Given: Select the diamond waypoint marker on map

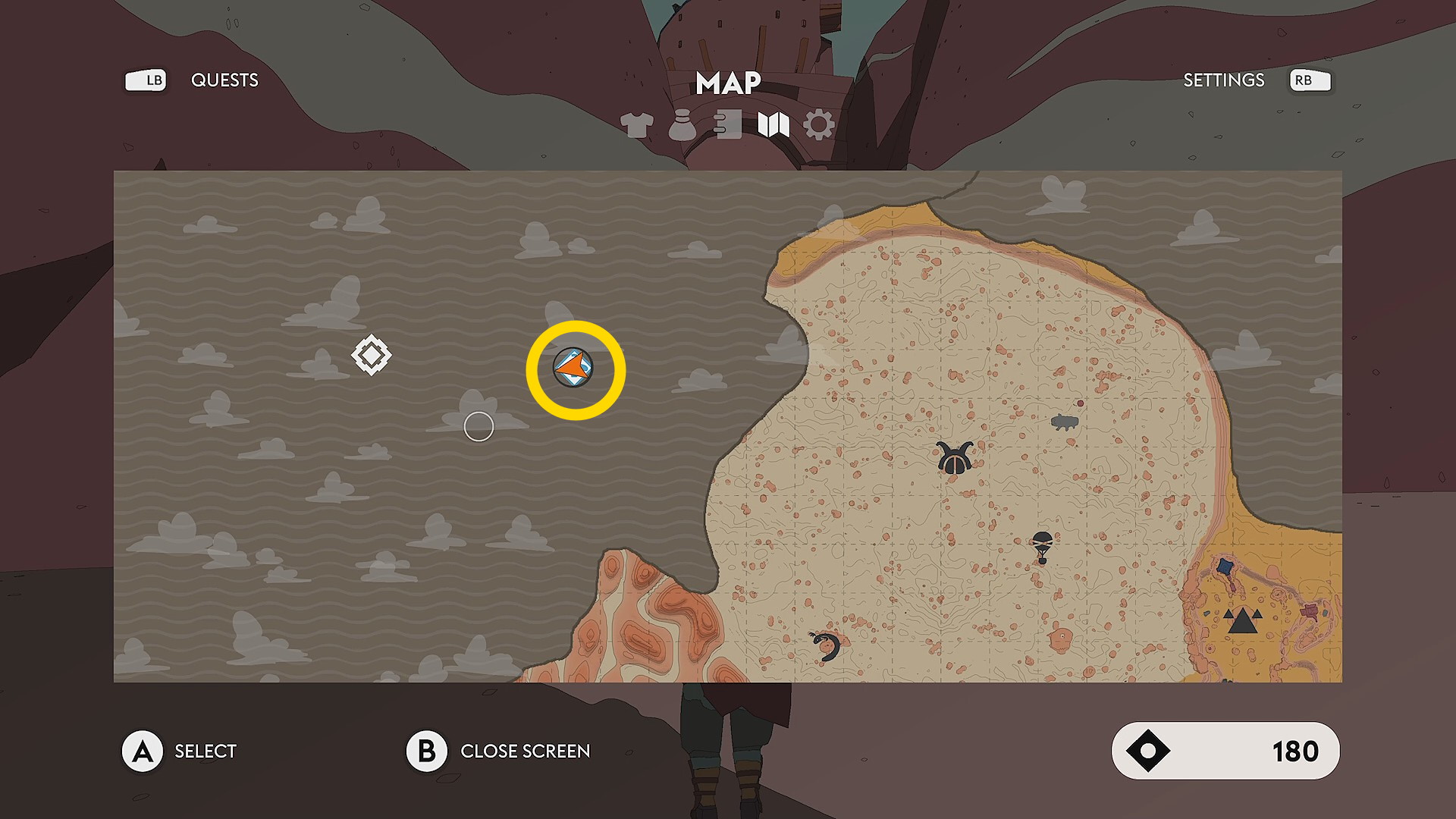Looking at the screenshot, I should [x=371, y=355].
